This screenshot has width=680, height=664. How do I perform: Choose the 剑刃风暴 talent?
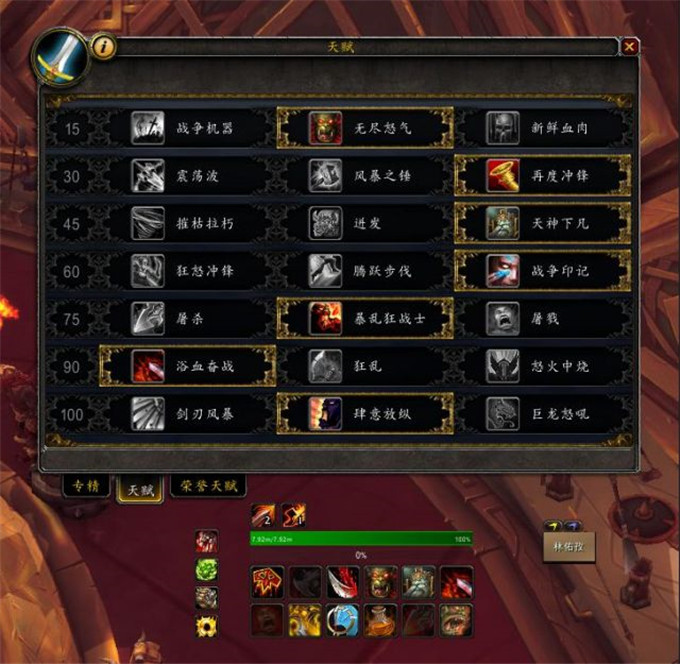coord(188,413)
